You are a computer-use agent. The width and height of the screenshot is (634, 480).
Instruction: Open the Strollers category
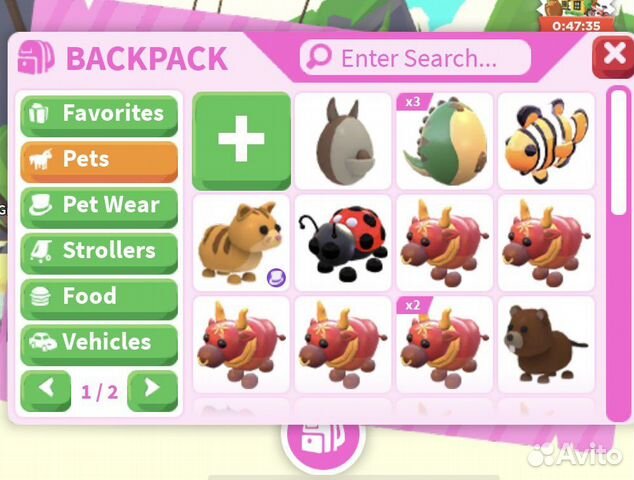click(x=99, y=251)
